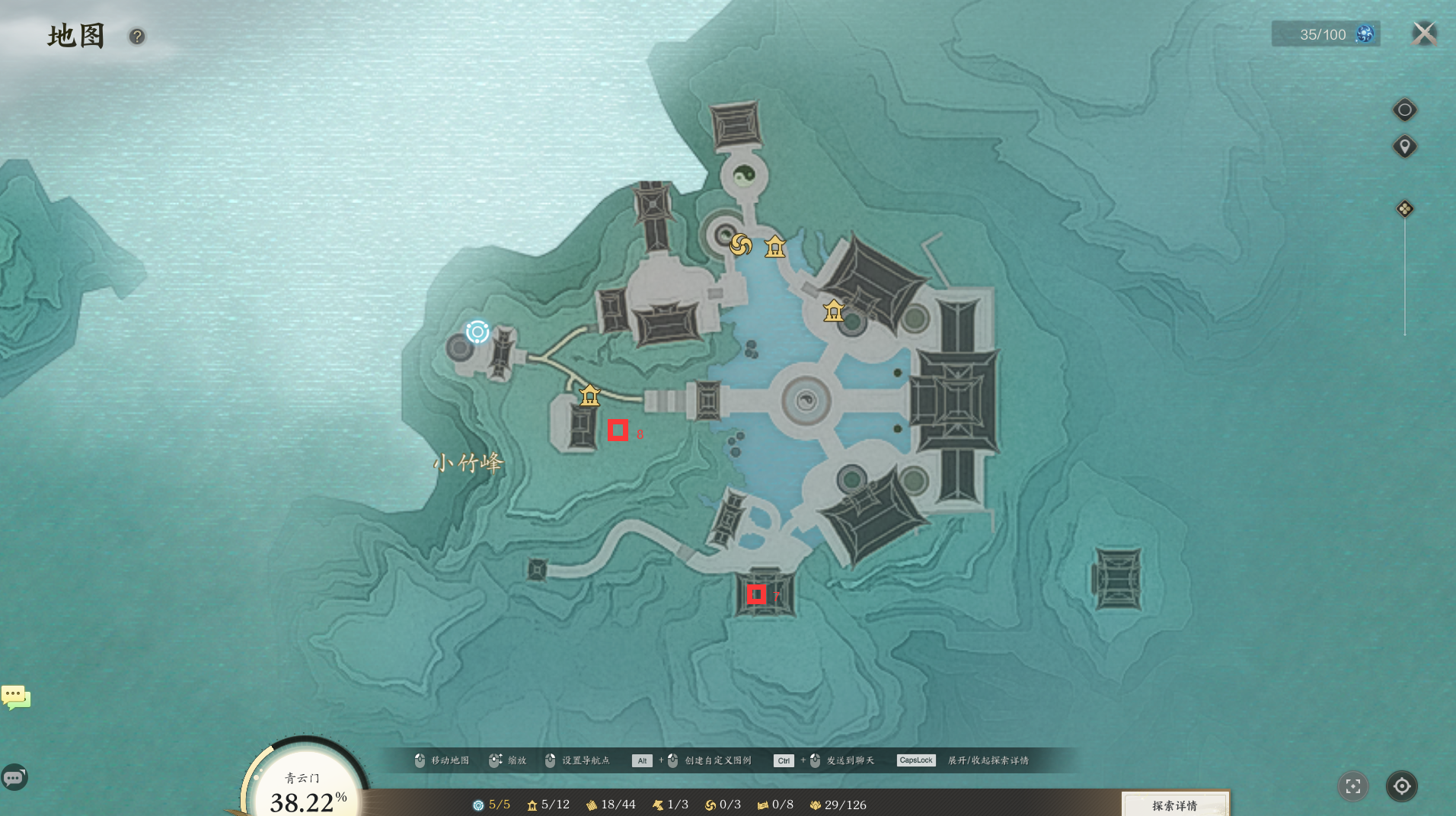Select the blue teleport waypoint marker
Image resolution: width=1456 pixels, height=816 pixels.
(477, 331)
